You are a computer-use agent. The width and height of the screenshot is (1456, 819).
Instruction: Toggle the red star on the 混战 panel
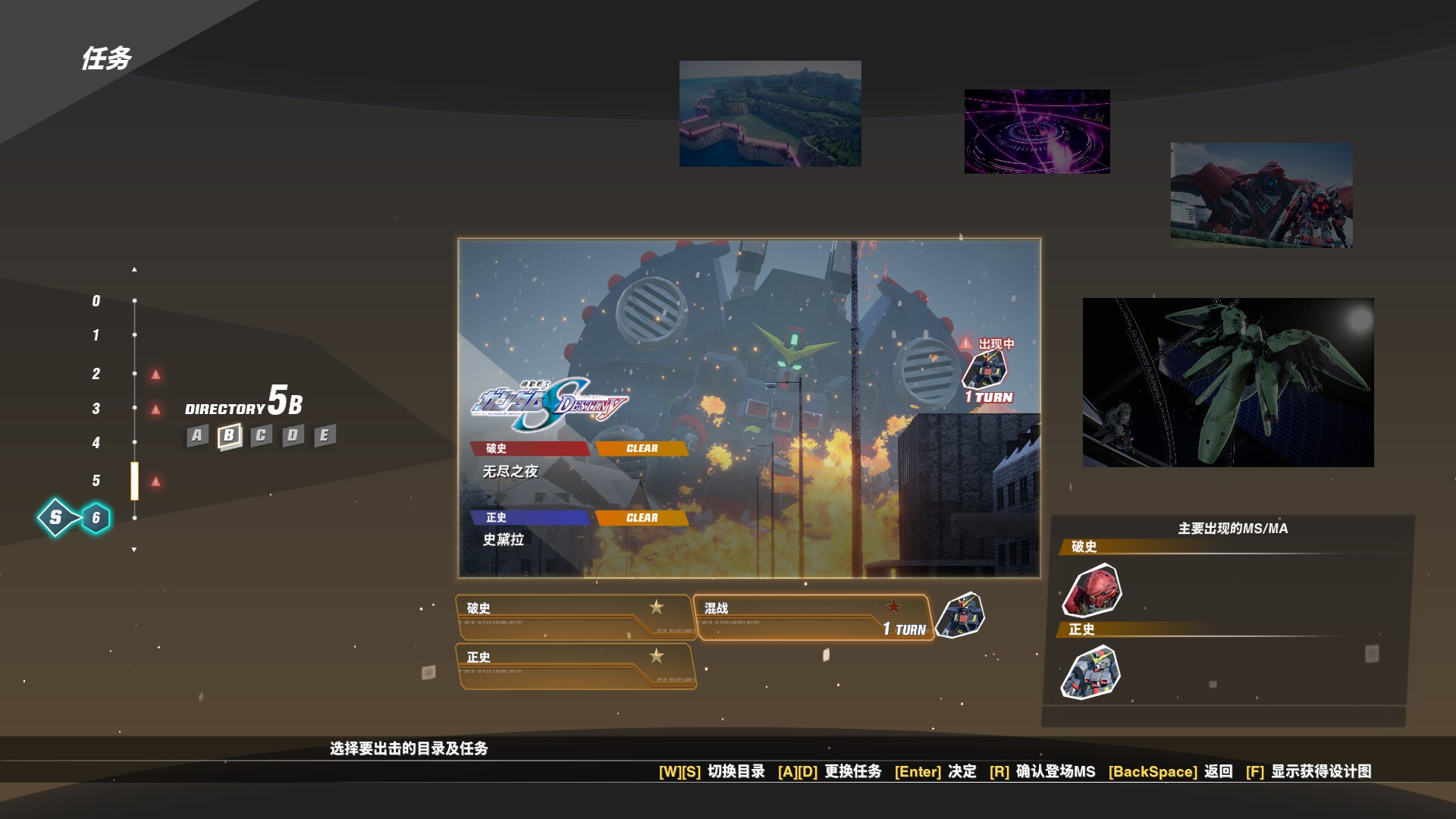pos(894,607)
